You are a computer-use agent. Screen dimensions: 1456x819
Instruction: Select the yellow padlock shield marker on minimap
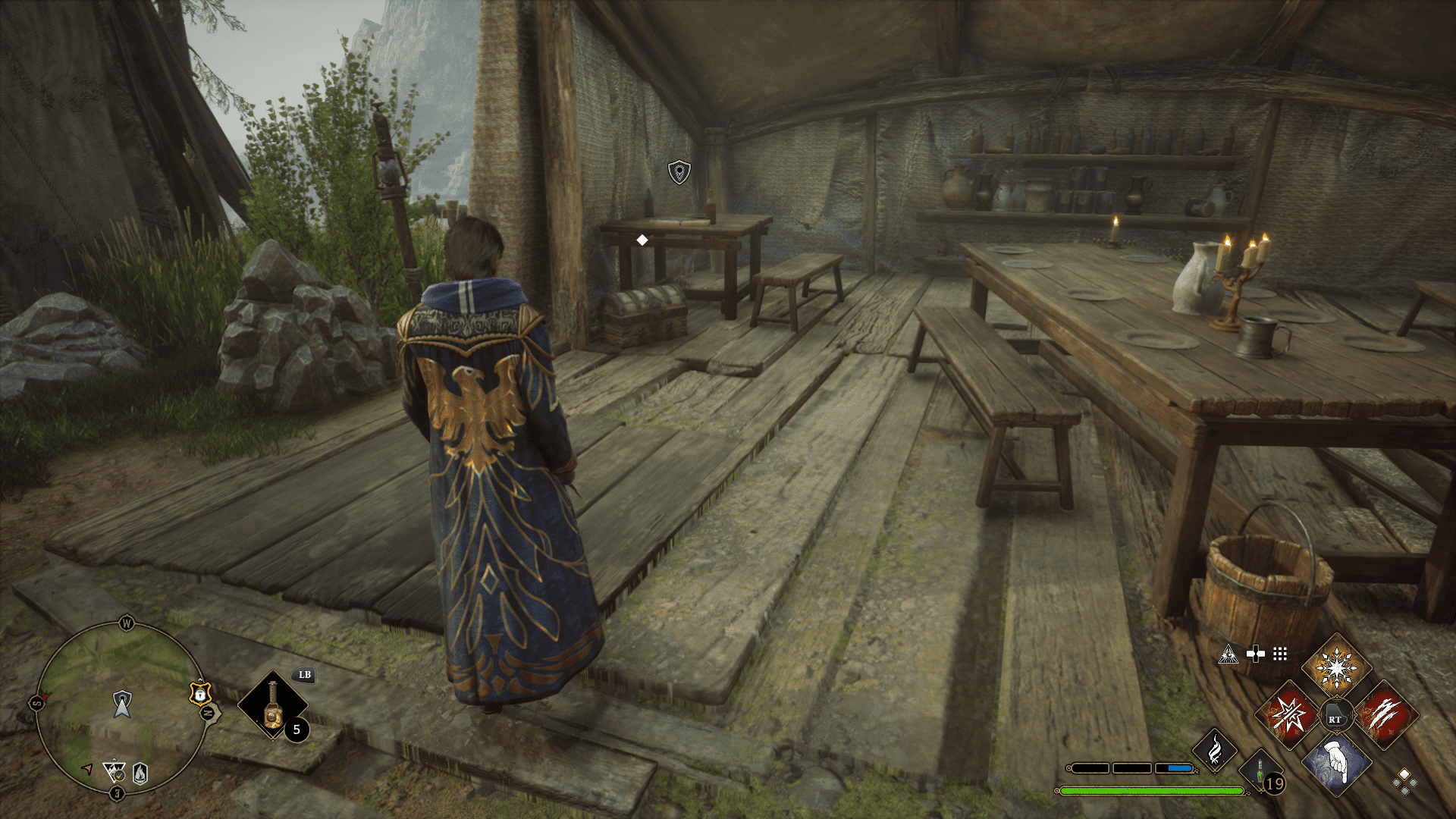(199, 693)
